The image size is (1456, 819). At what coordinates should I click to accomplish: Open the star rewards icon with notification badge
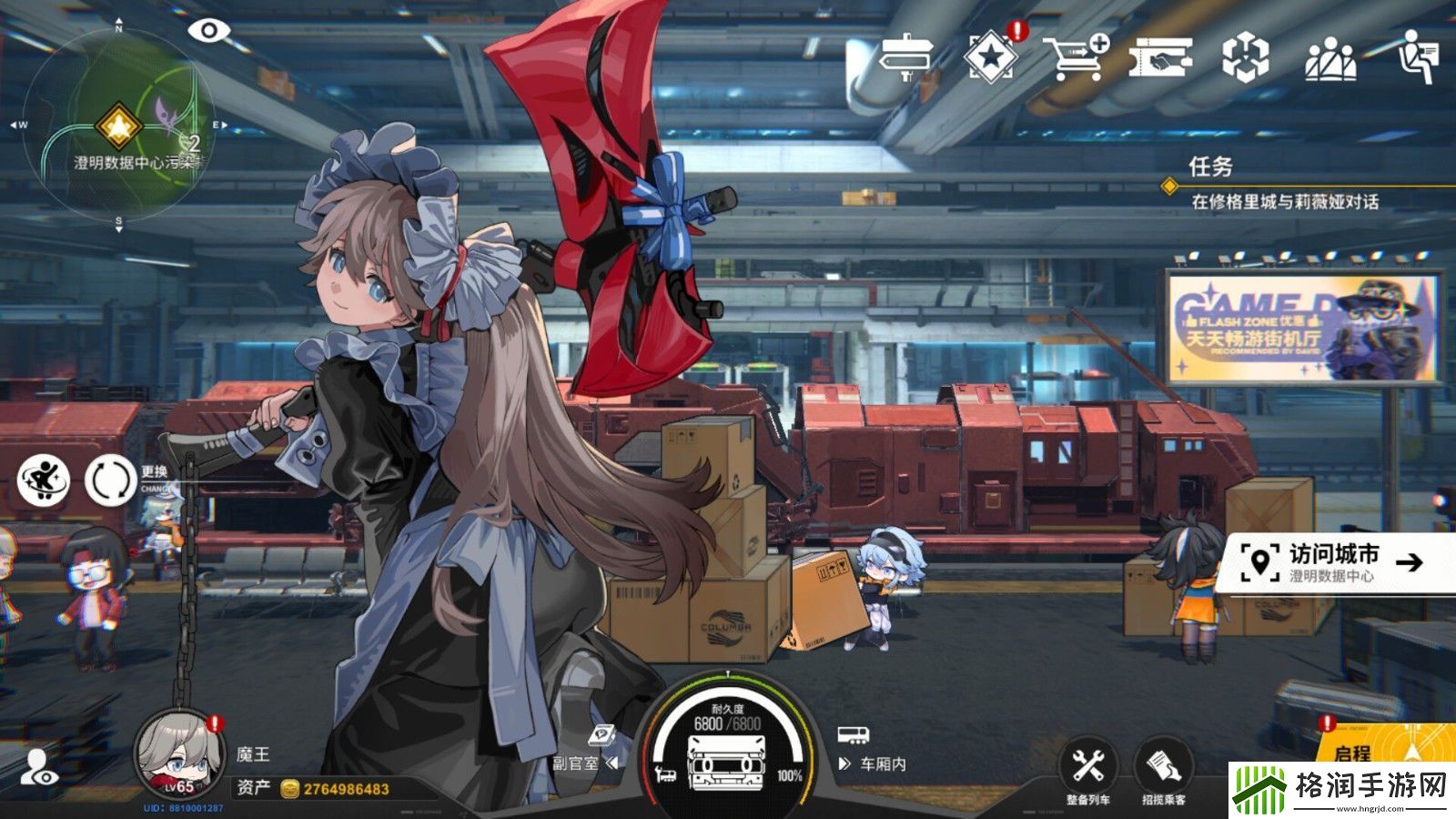coord(993,56)
